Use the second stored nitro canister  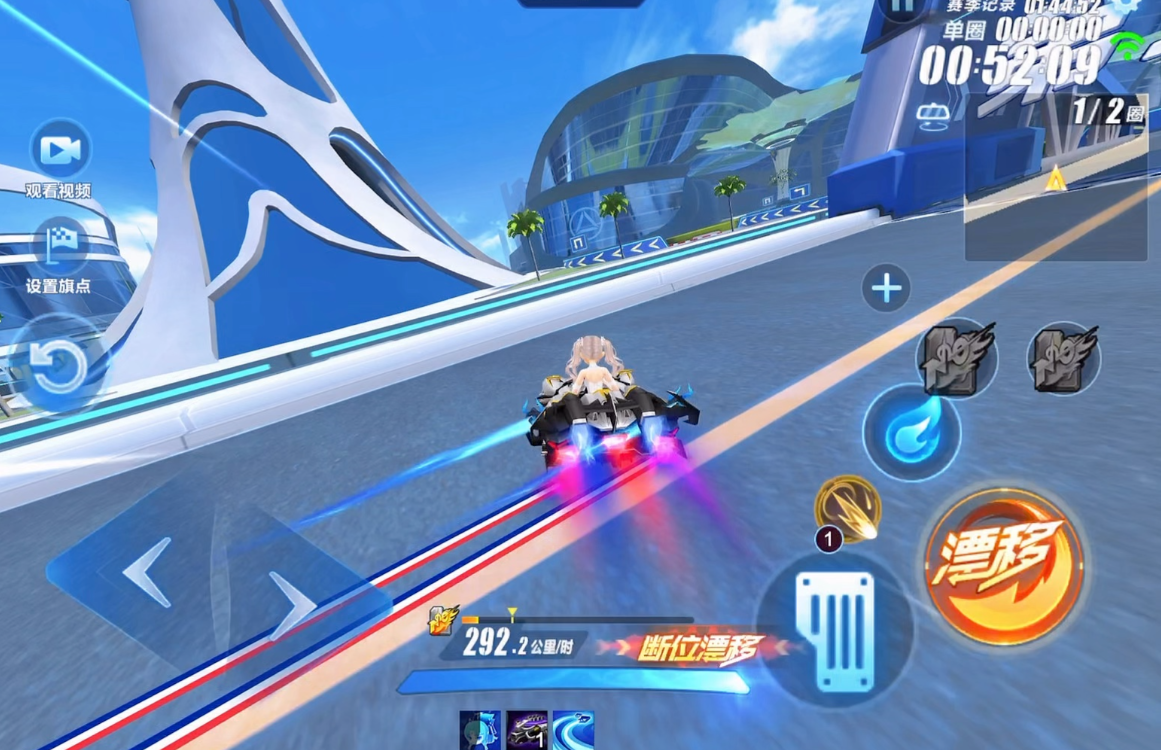(1064, 357)
